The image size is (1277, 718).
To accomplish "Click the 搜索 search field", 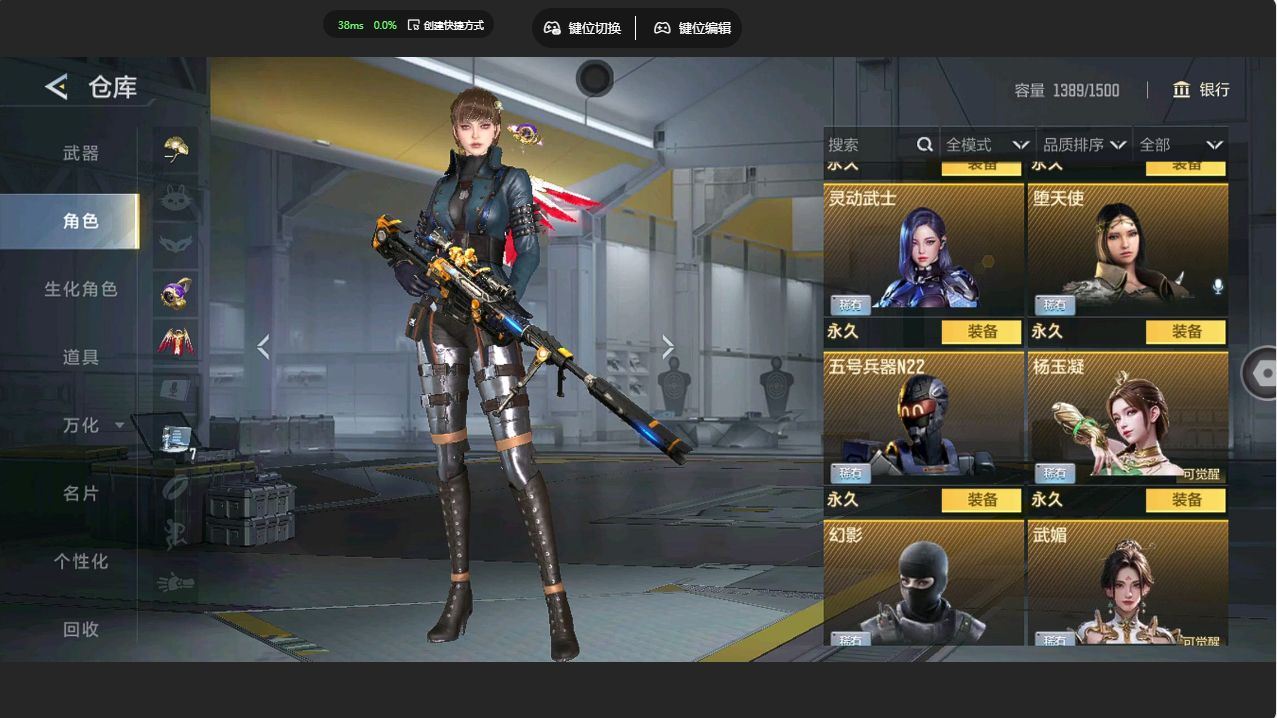I will point(868,145).
